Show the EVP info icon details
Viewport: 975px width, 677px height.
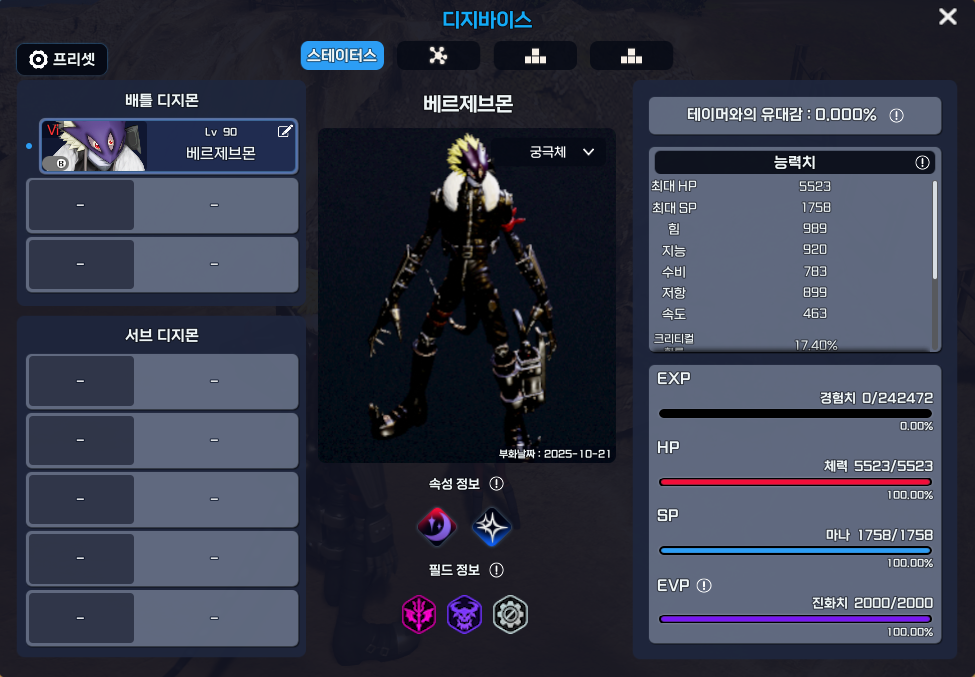click(x=704, y=585)
